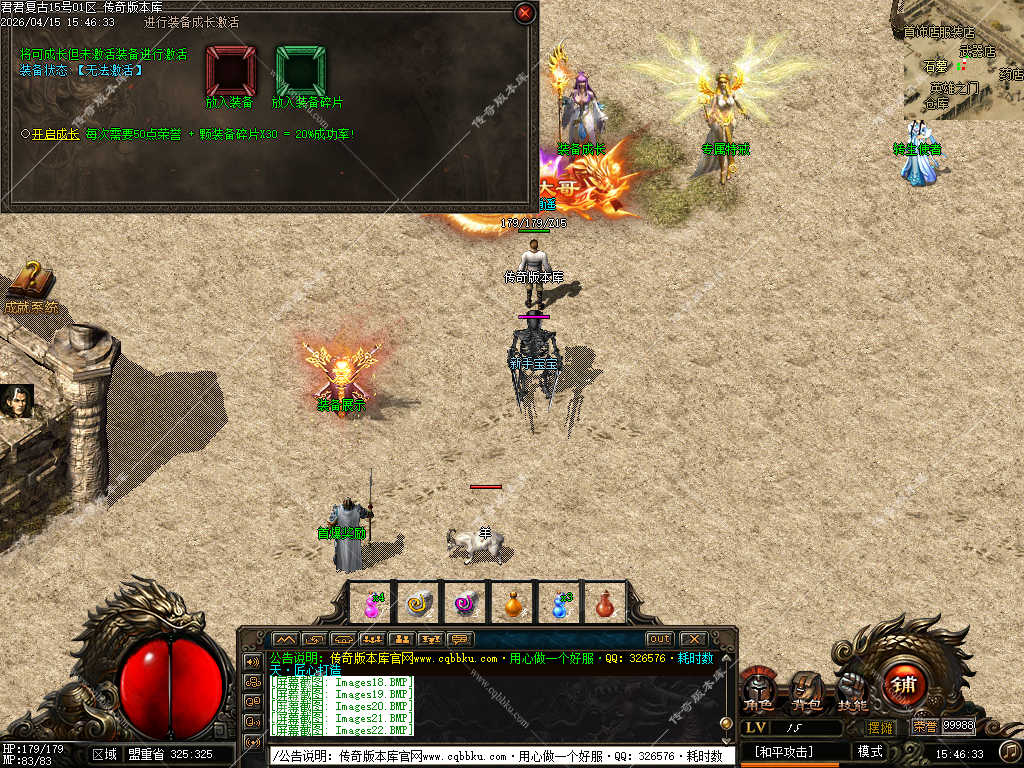Close the equipment growth activation panel

524,13
